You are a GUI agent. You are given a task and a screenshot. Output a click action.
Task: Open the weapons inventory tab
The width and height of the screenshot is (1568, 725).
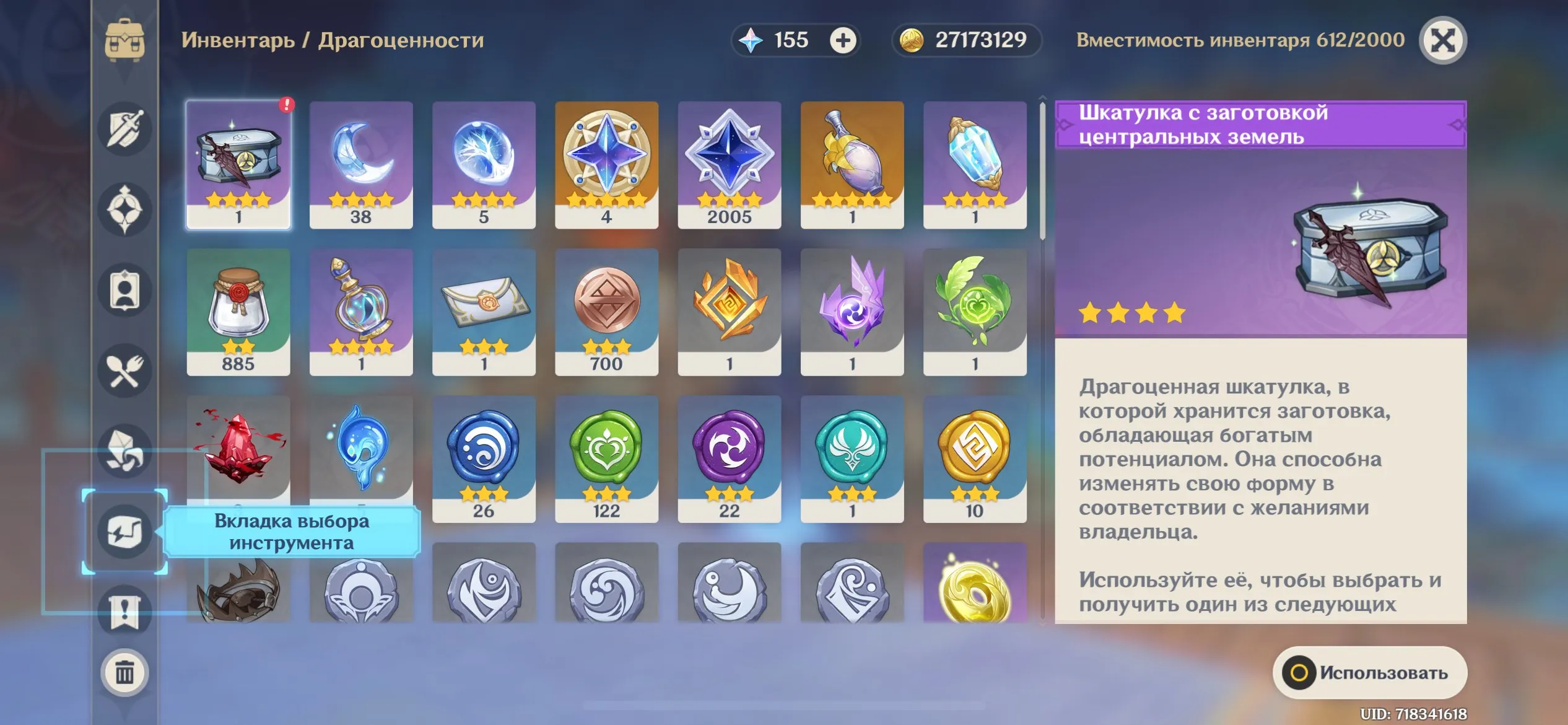tap(124, 129)
